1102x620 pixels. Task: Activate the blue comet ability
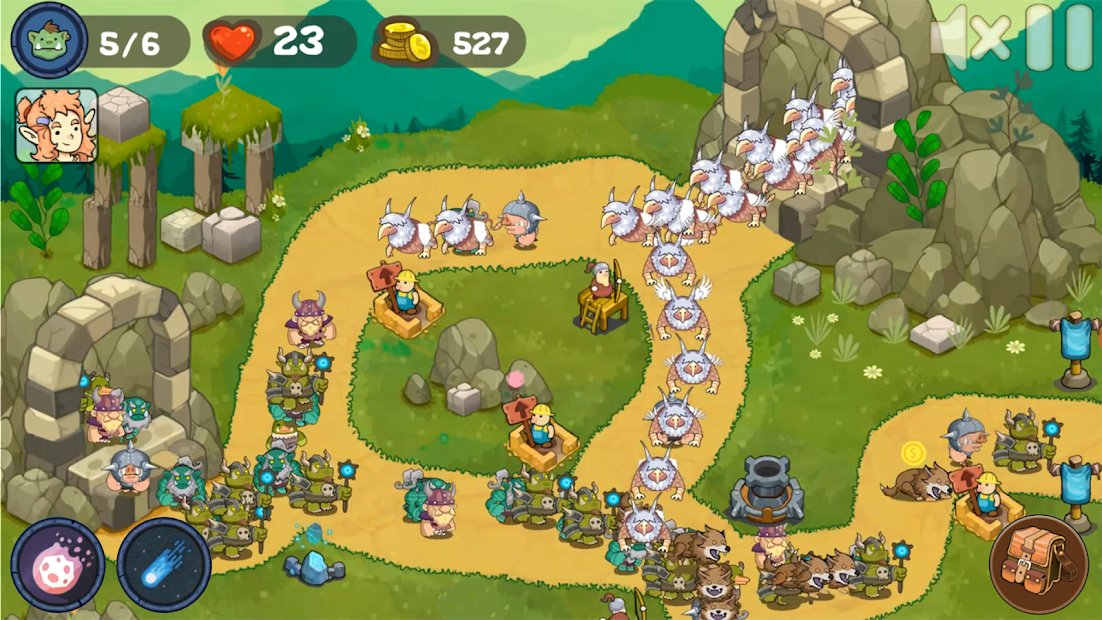coord(163,565)
